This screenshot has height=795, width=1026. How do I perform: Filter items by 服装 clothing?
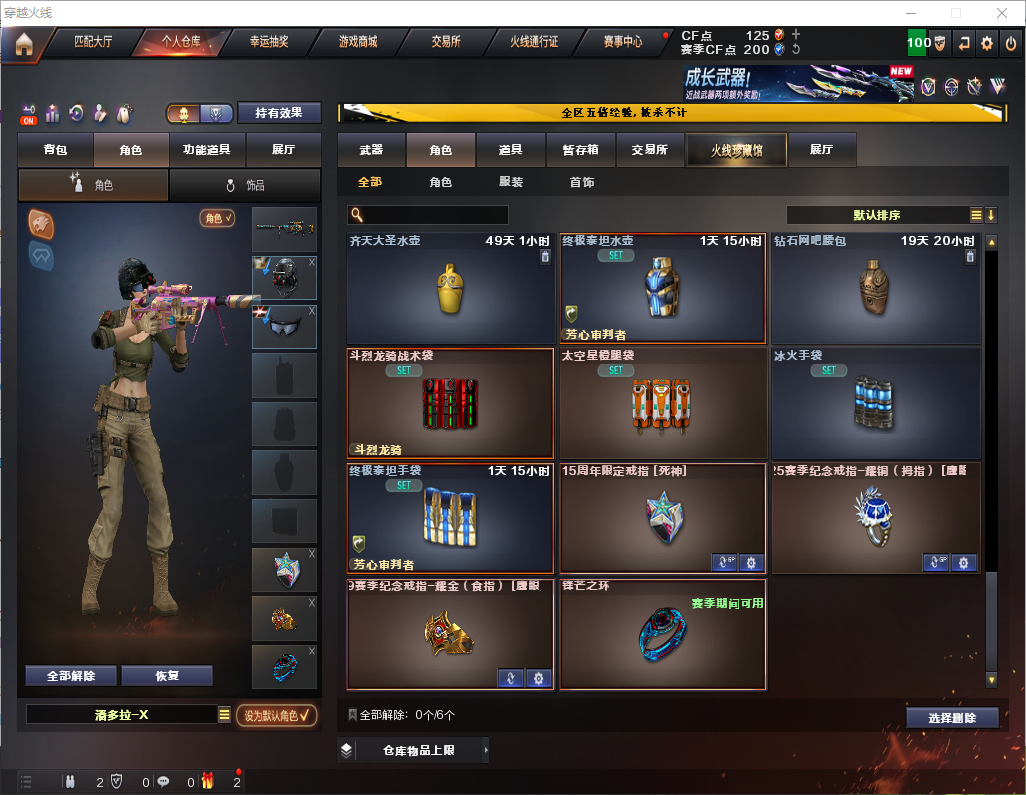pos(511,182)
